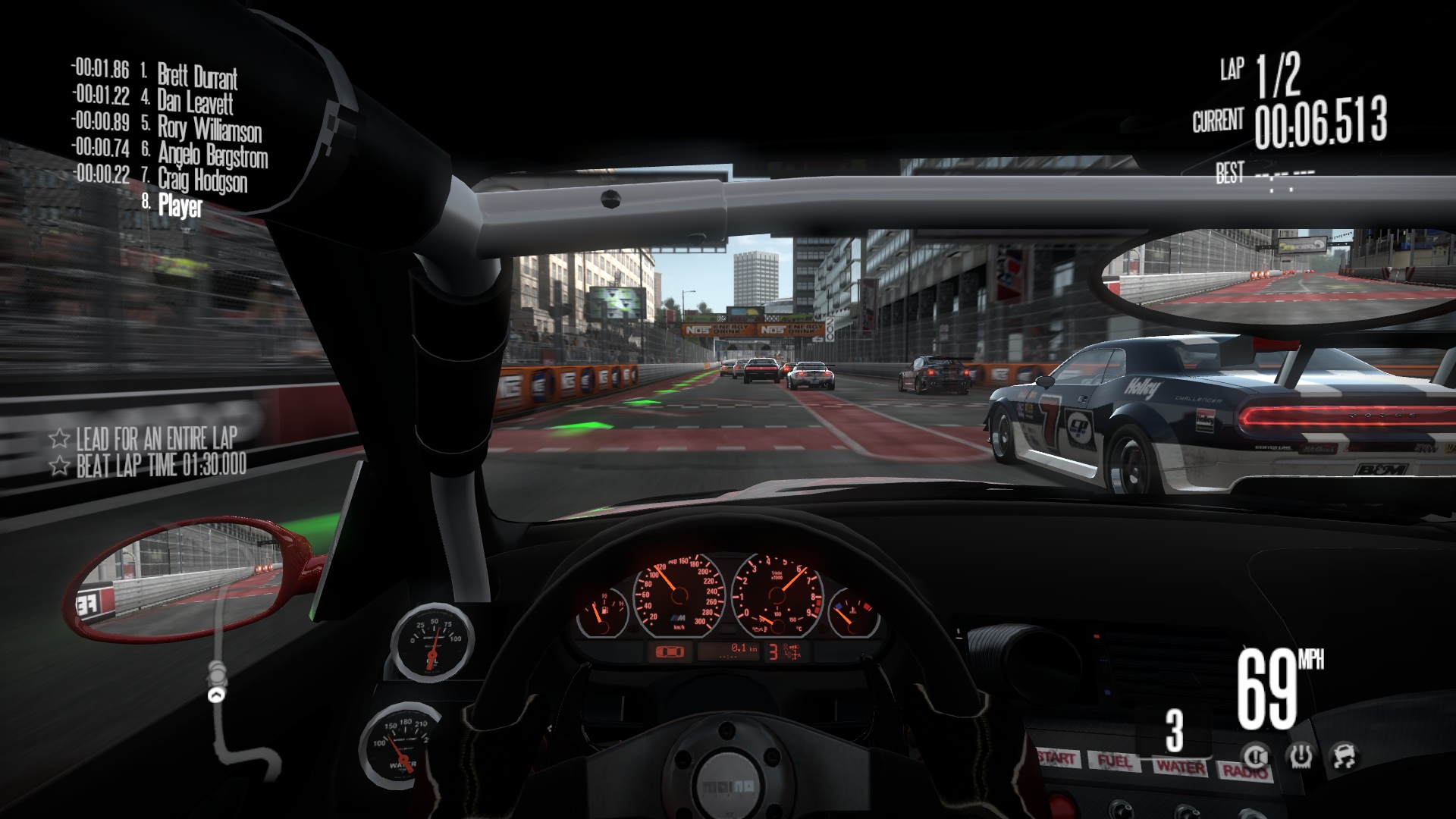The width and height of the screenshot is (1456, 819).
Task: Toggle the traction control skidding car icon
Action: point(1344,755)
